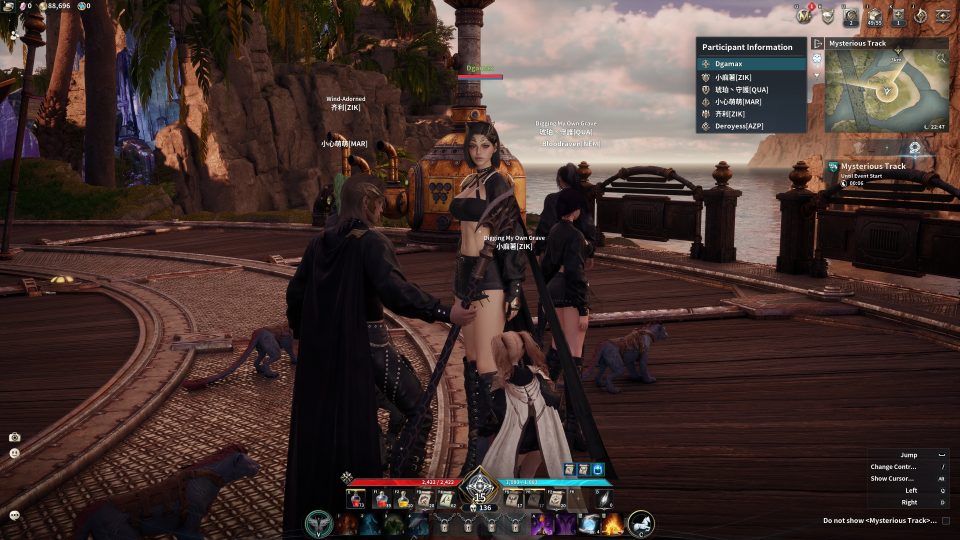Use the red health potion slot
Screen dimensions: 960x540
click(x=355, y=497)
